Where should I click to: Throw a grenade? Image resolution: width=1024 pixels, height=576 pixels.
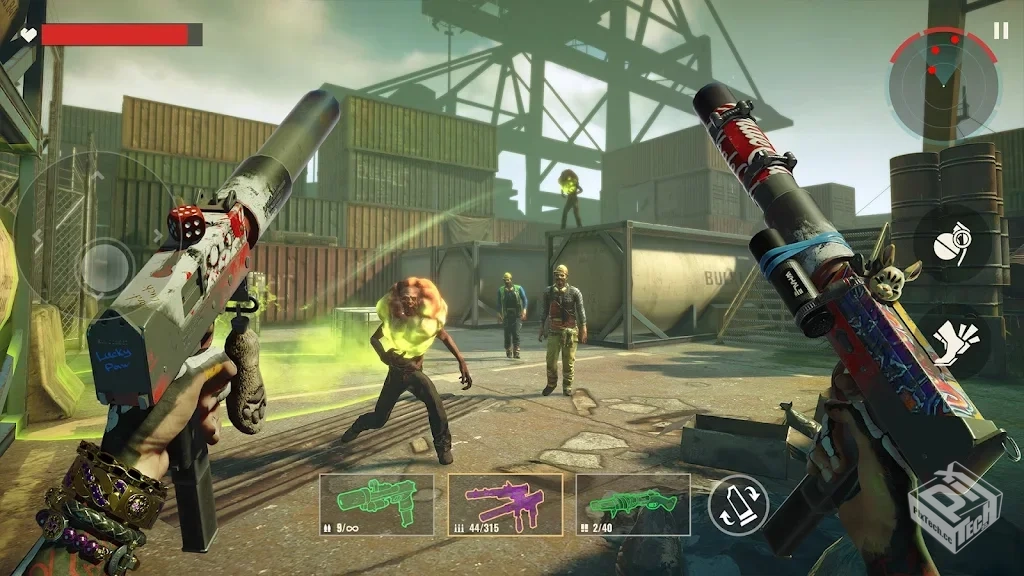click(951, 247)
